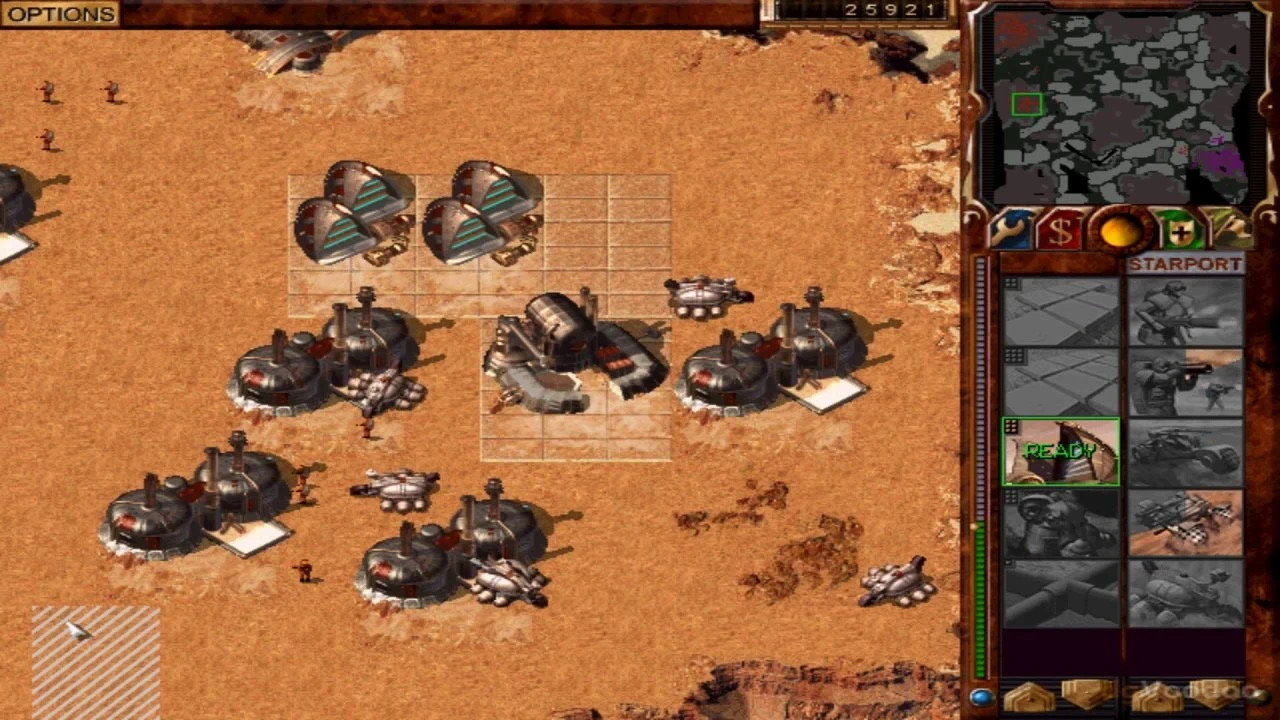Place the building marked READY
1280x720 pixels.
tap(1061, 452)
